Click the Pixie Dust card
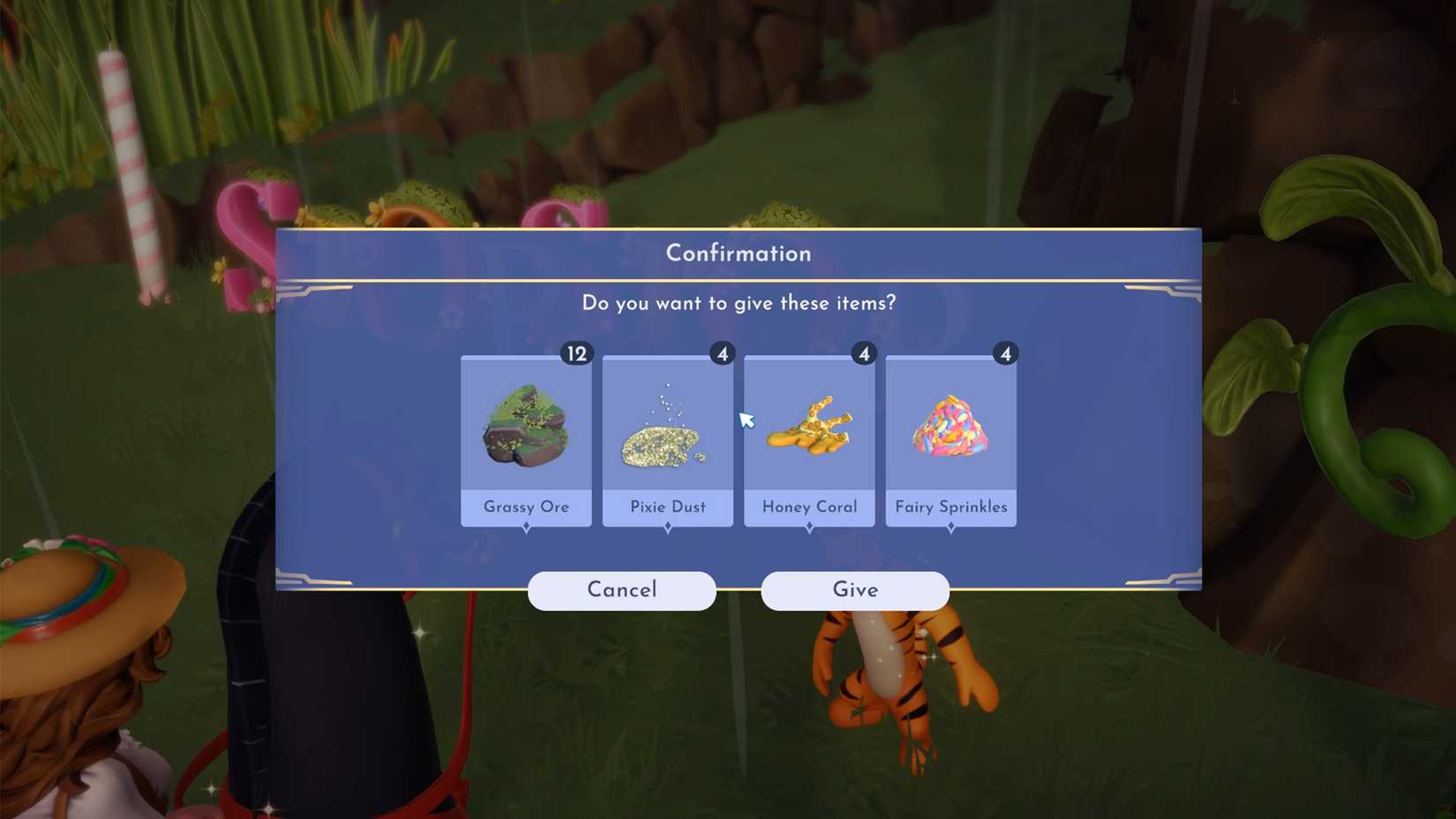 pyautogui.click(x=668, y=440)
